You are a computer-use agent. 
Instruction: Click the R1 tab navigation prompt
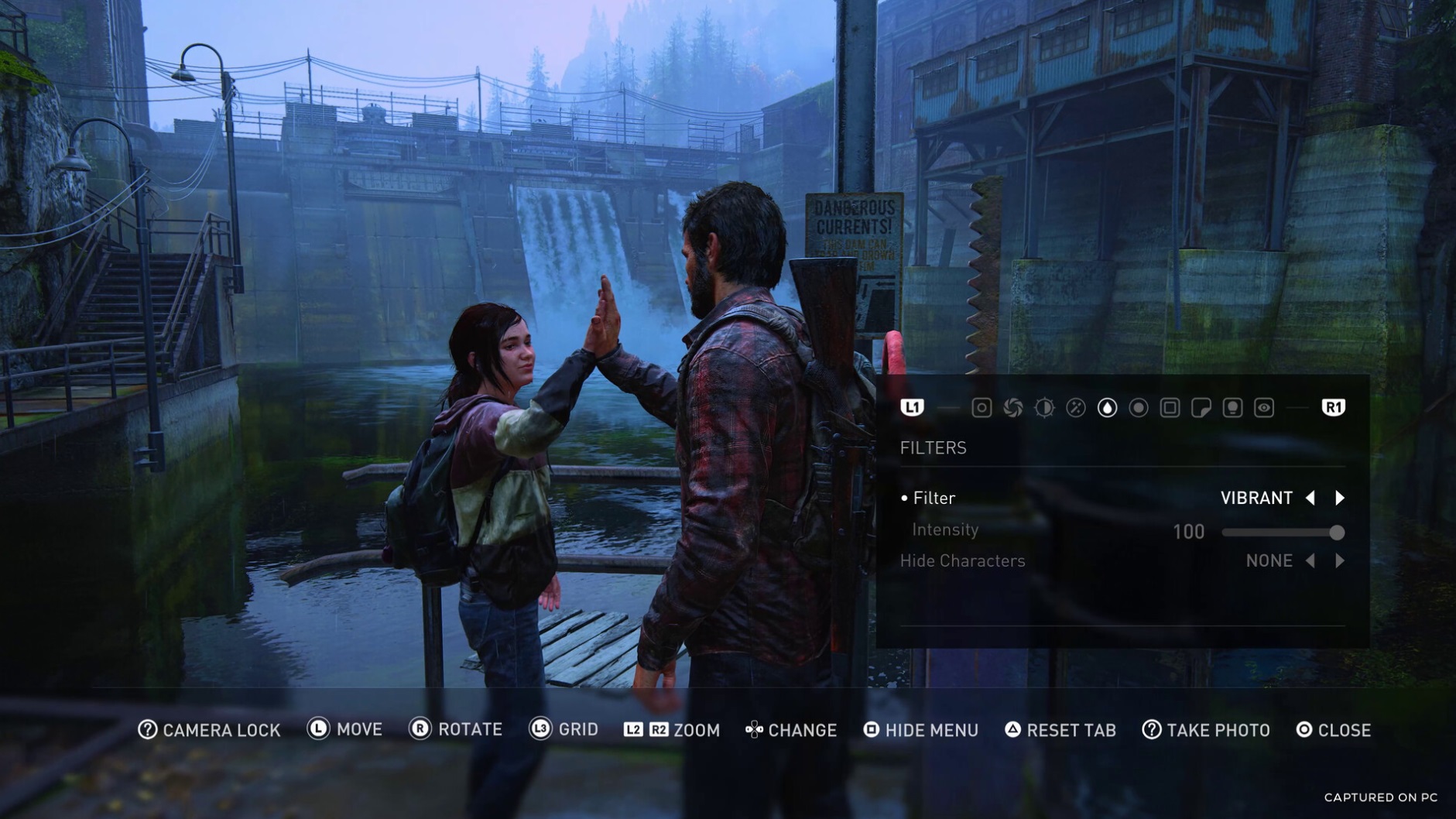[1334, 408]
